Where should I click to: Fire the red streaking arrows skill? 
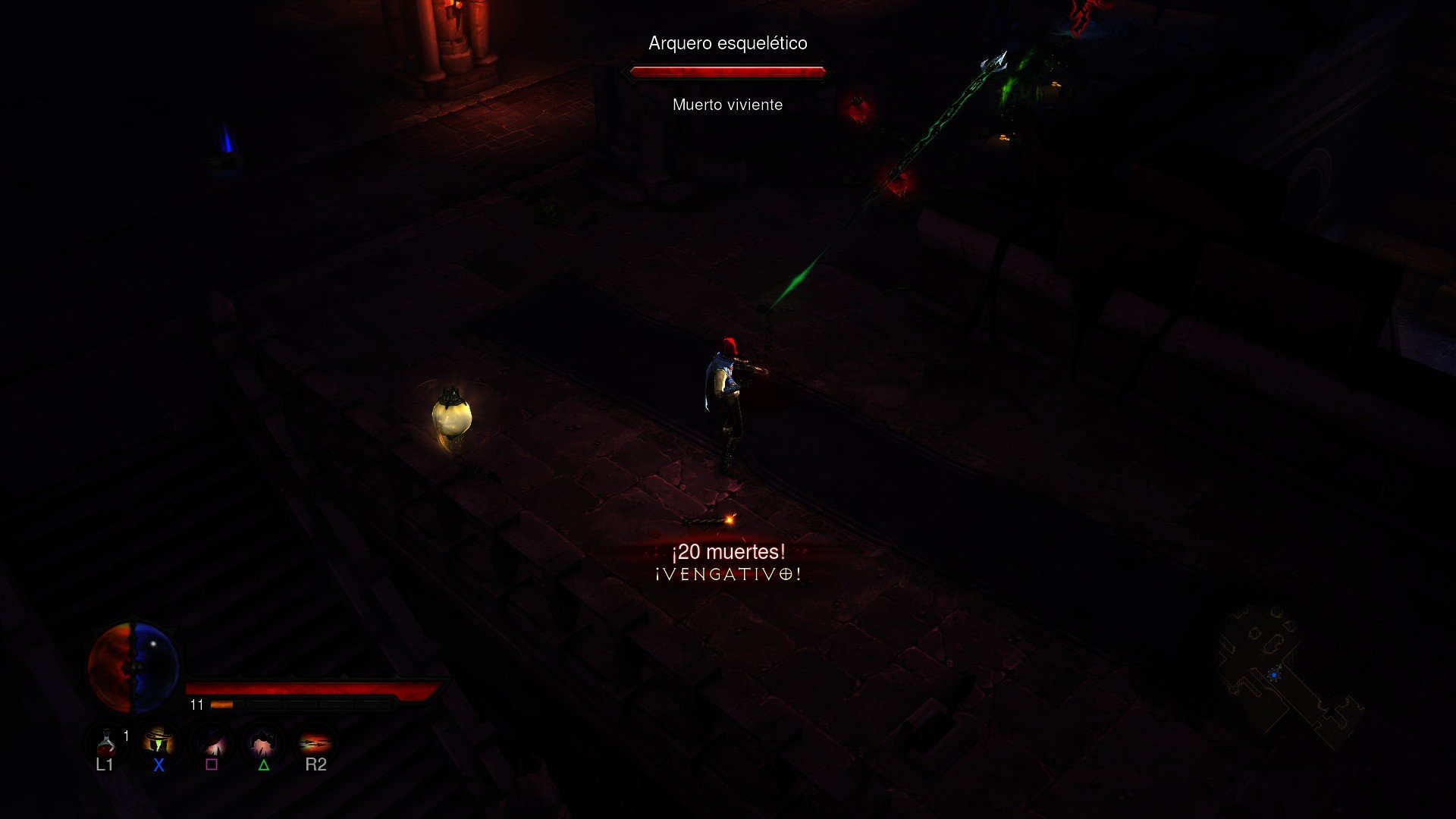click(x=315, y=742)
